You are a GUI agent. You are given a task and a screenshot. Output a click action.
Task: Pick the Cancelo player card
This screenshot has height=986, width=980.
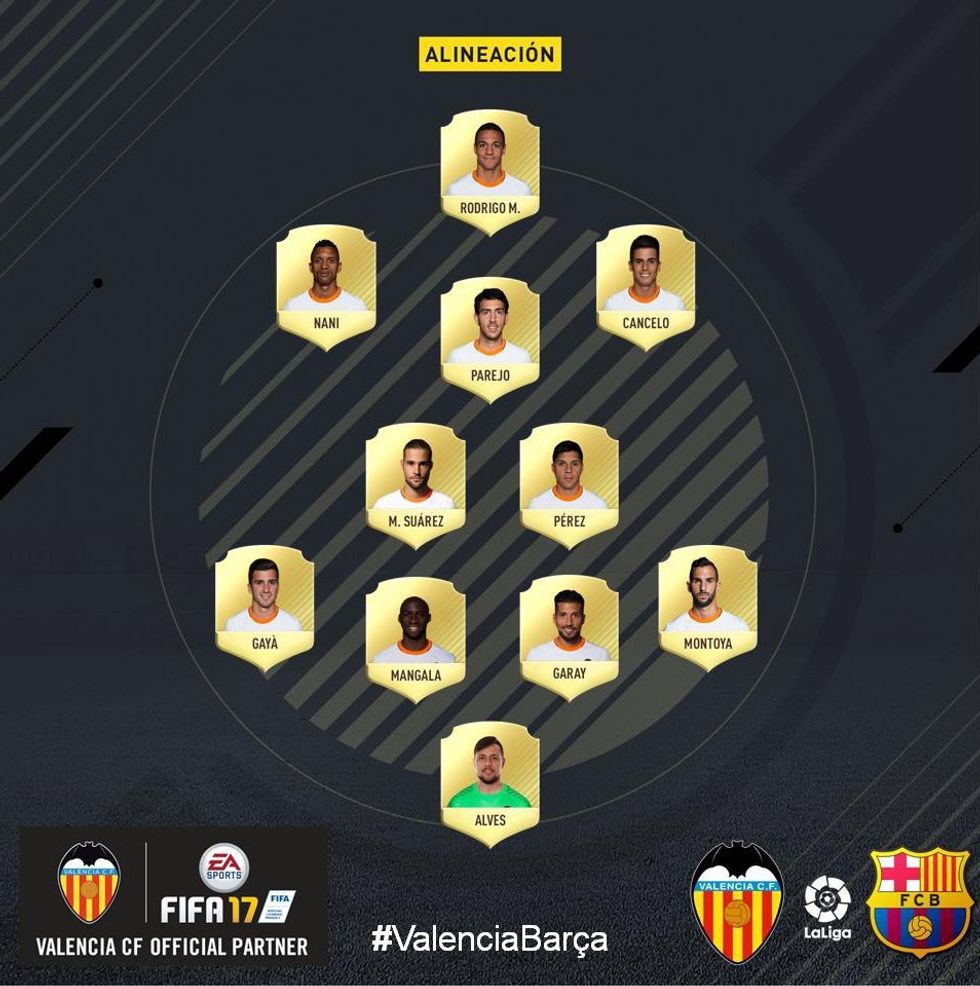645,286
